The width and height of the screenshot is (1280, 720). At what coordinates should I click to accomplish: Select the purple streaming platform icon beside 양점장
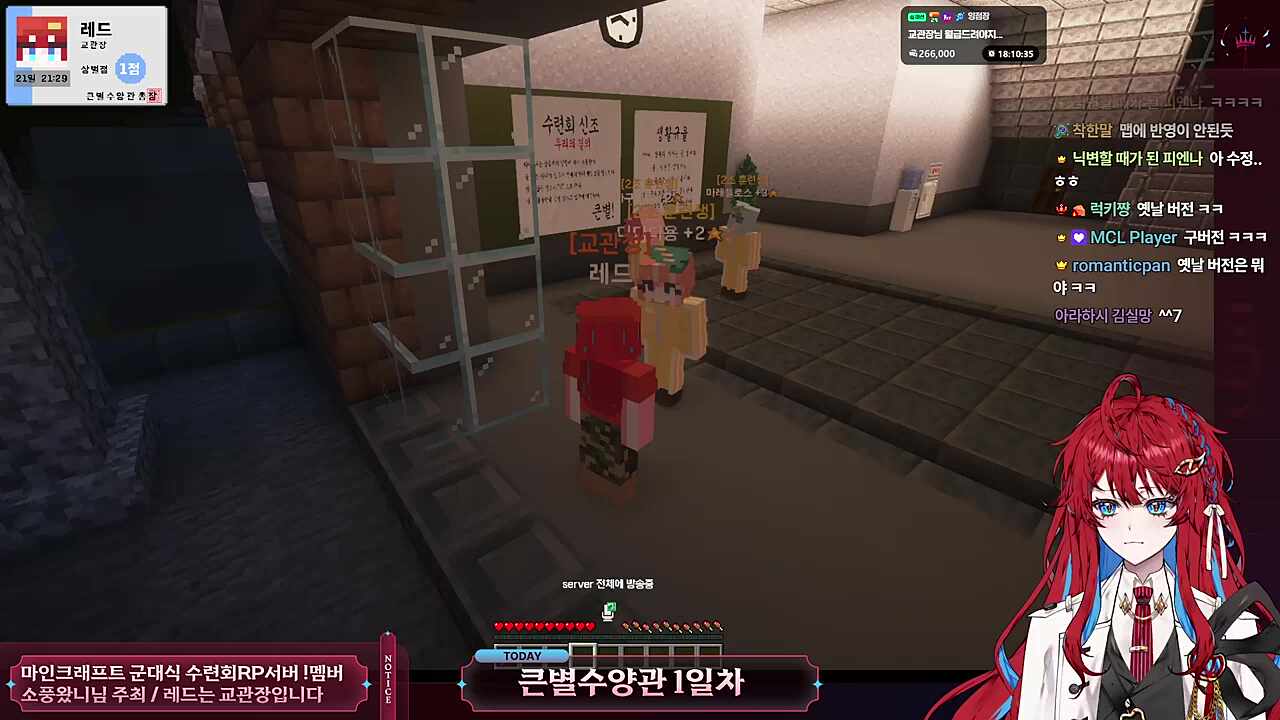click(x=947, y=17)
